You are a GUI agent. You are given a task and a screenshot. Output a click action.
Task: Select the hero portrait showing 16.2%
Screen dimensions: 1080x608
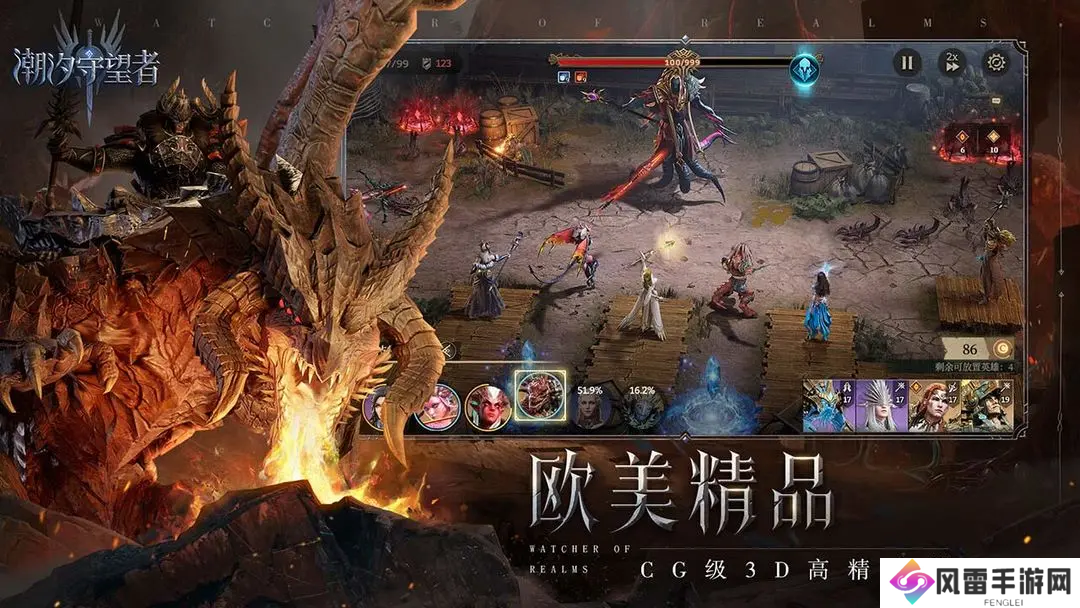(x=641, y=410)
